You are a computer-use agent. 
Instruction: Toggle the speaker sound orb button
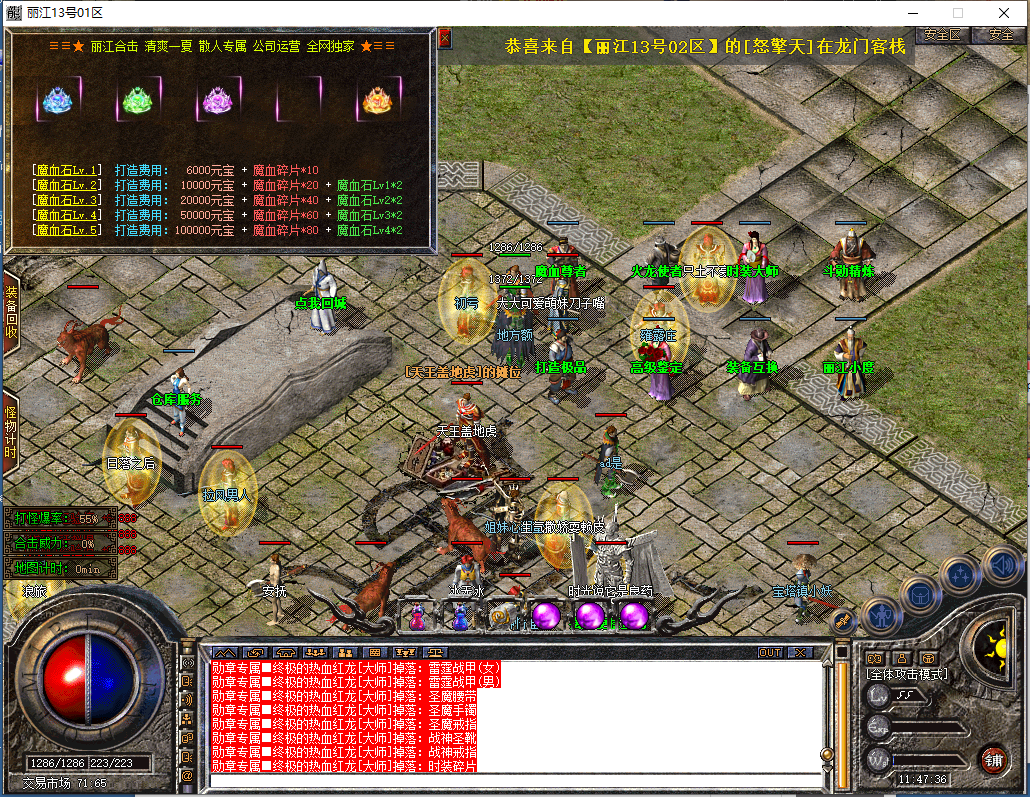coord(1002,565)
